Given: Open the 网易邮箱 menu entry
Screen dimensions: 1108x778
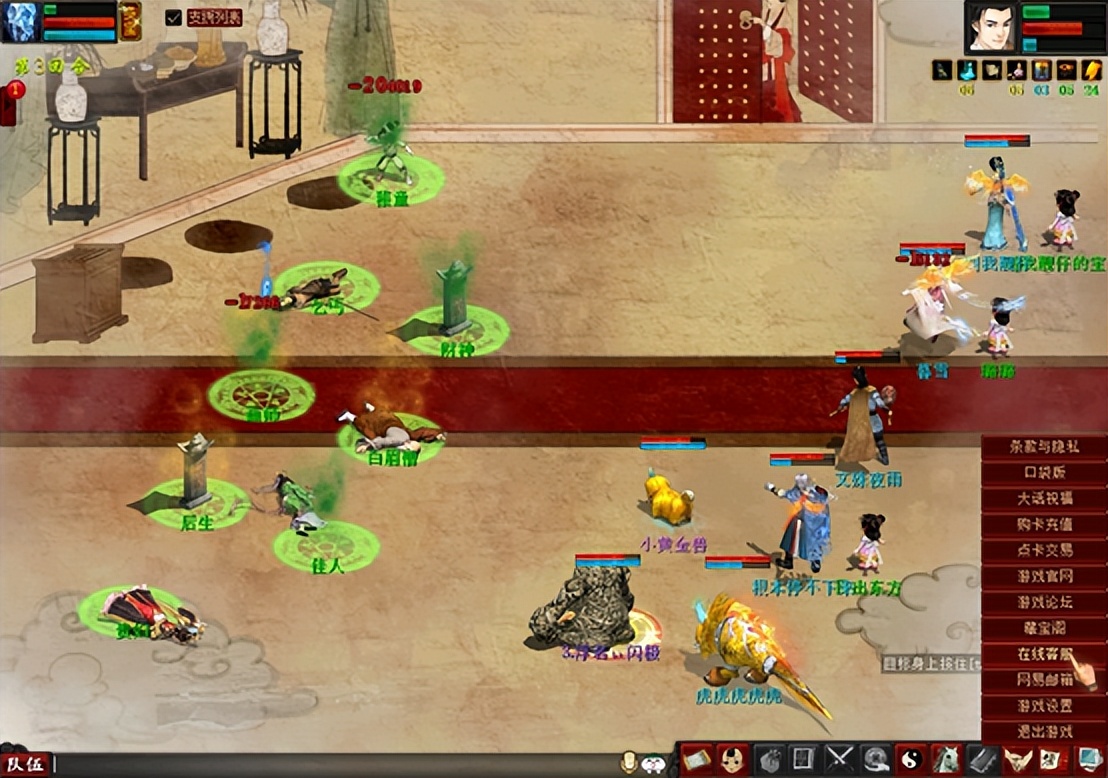Looking at the screenshot, I should (x=1044, y=680).
